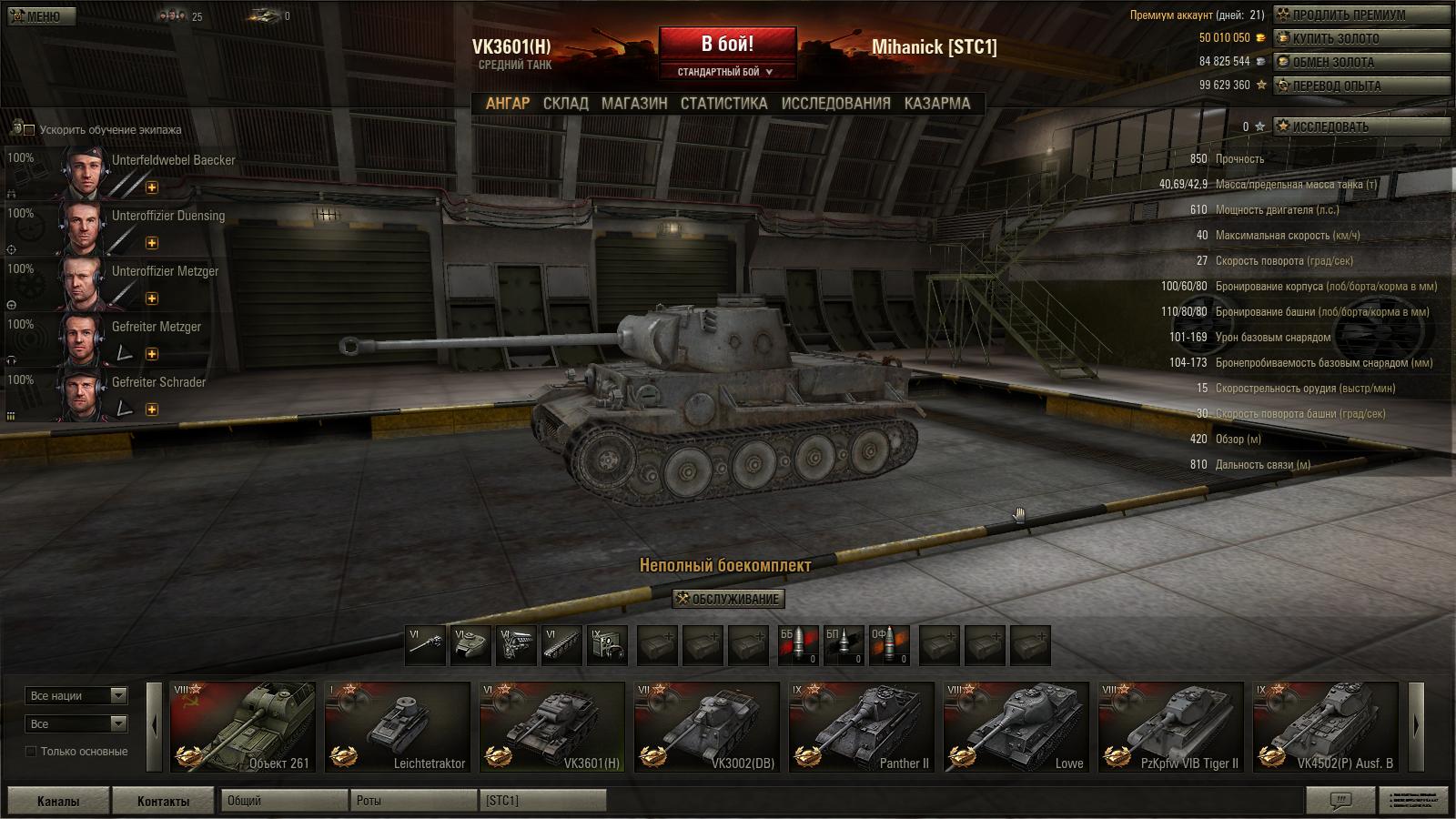
Task: Toggle the Только основные checkbox
Action: click(x=31, y=752)
